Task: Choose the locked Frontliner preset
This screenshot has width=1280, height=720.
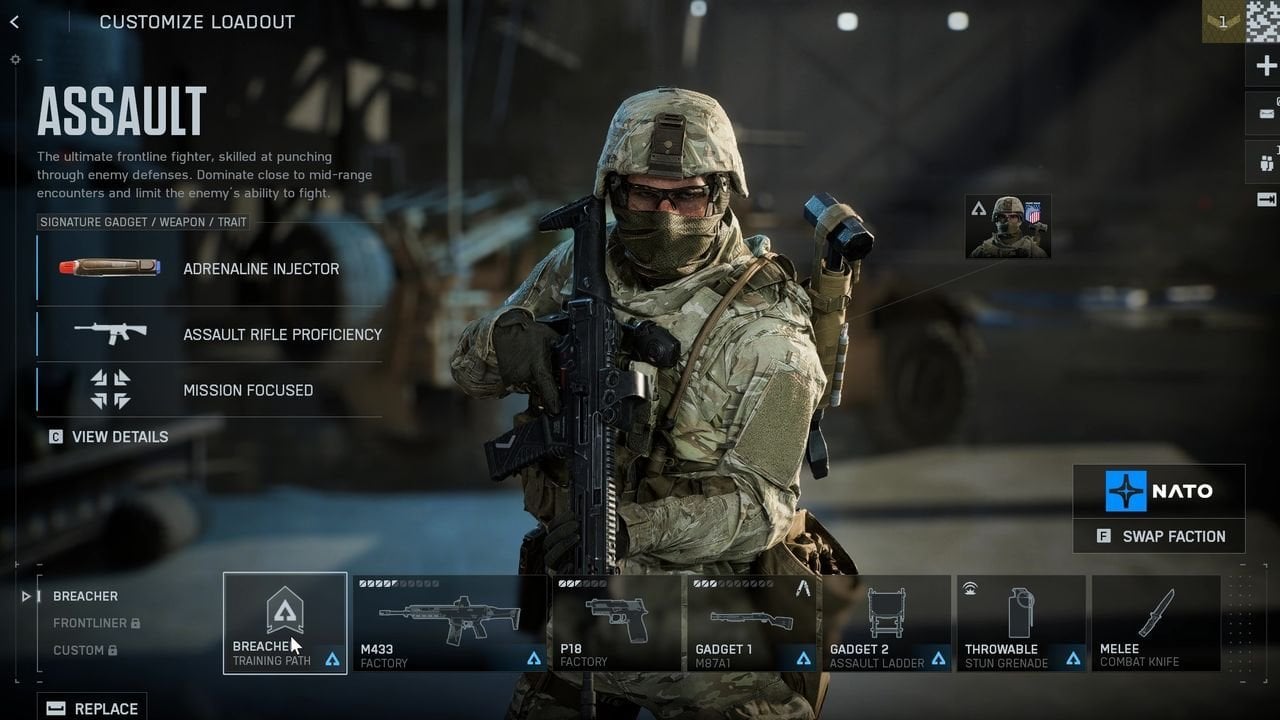Action: coord(90,623)
